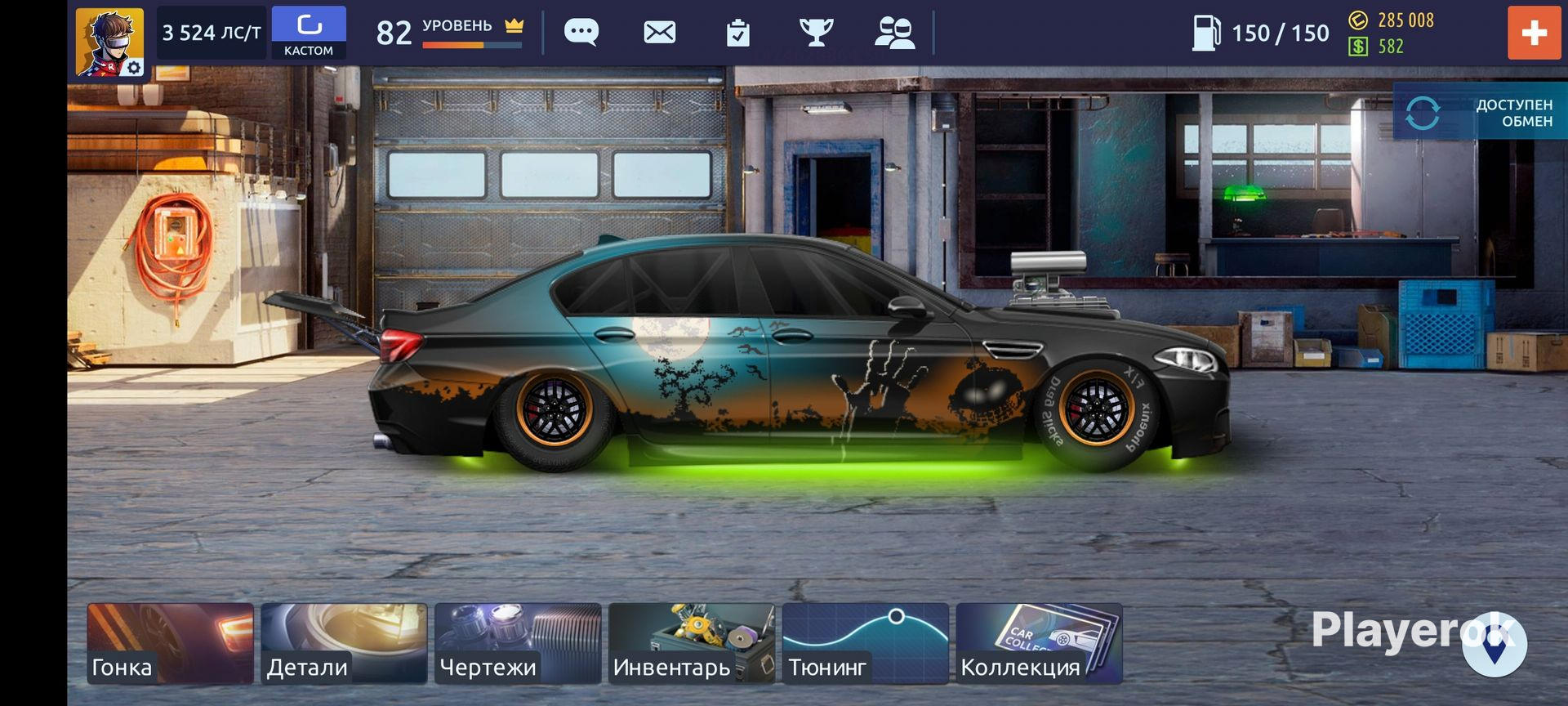This screenshot has width=1568, height=706.
Task: Open the player avatar profile
Action: (x=109, y=42)
